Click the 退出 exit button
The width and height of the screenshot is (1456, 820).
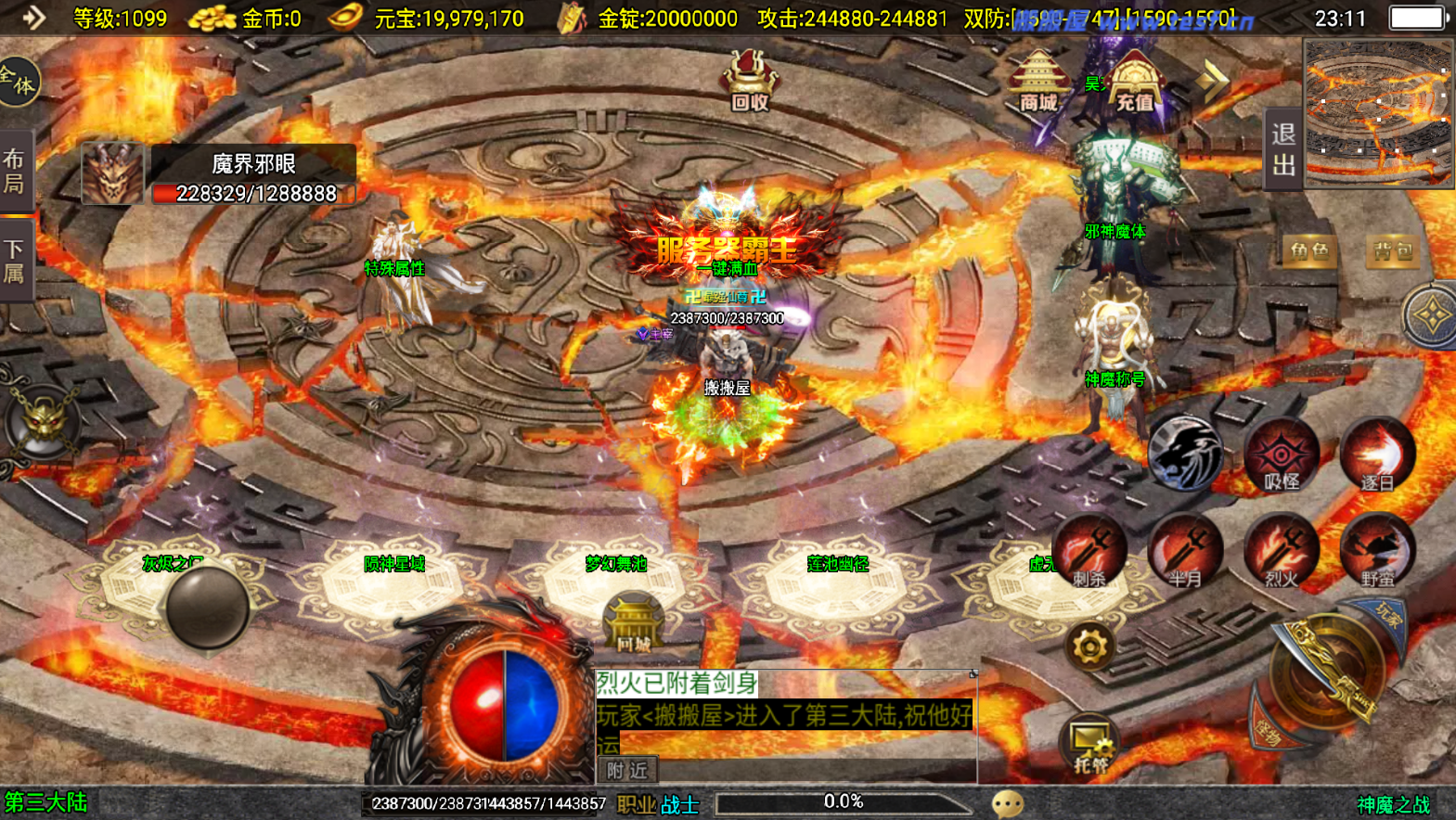tap(1283, 149)
